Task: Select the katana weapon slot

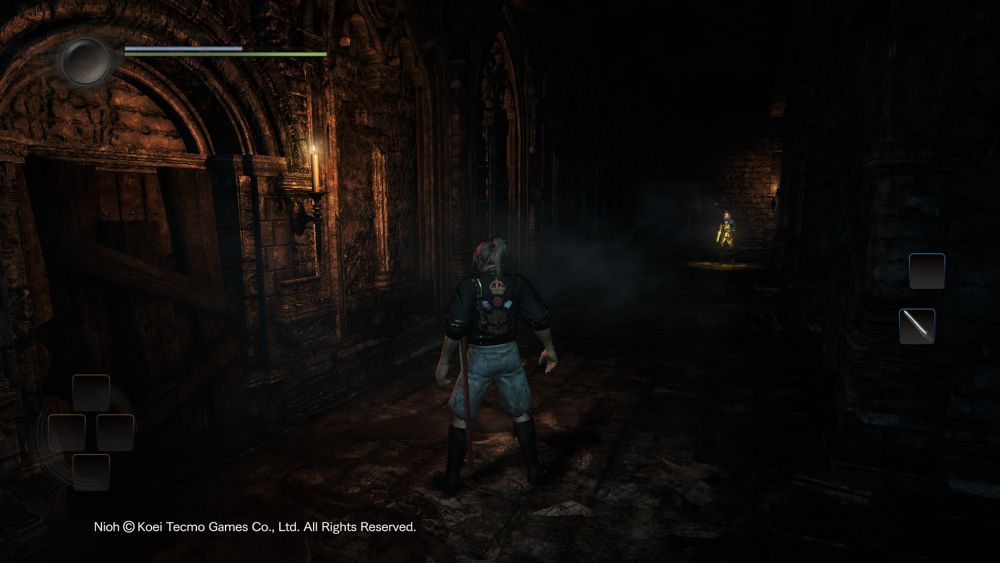Action: (x=917, y=326)
